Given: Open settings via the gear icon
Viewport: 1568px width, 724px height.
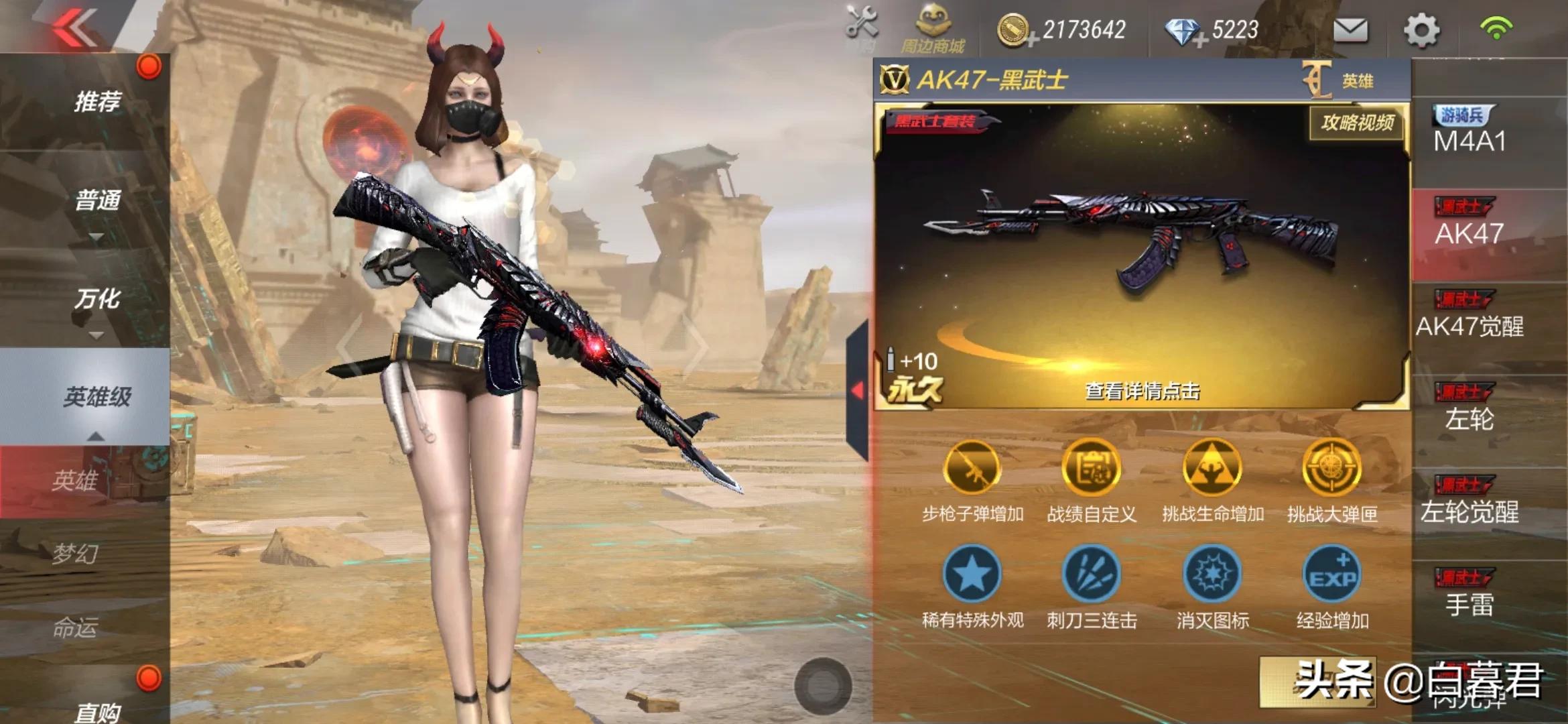Looking at the screenshot, I should coord(1421,30).
